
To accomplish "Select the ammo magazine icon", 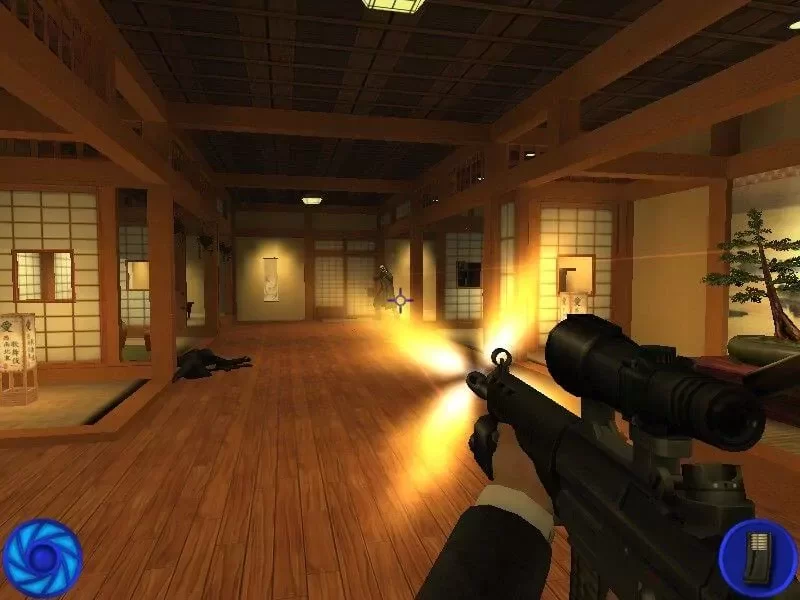I will pos(759,556).
